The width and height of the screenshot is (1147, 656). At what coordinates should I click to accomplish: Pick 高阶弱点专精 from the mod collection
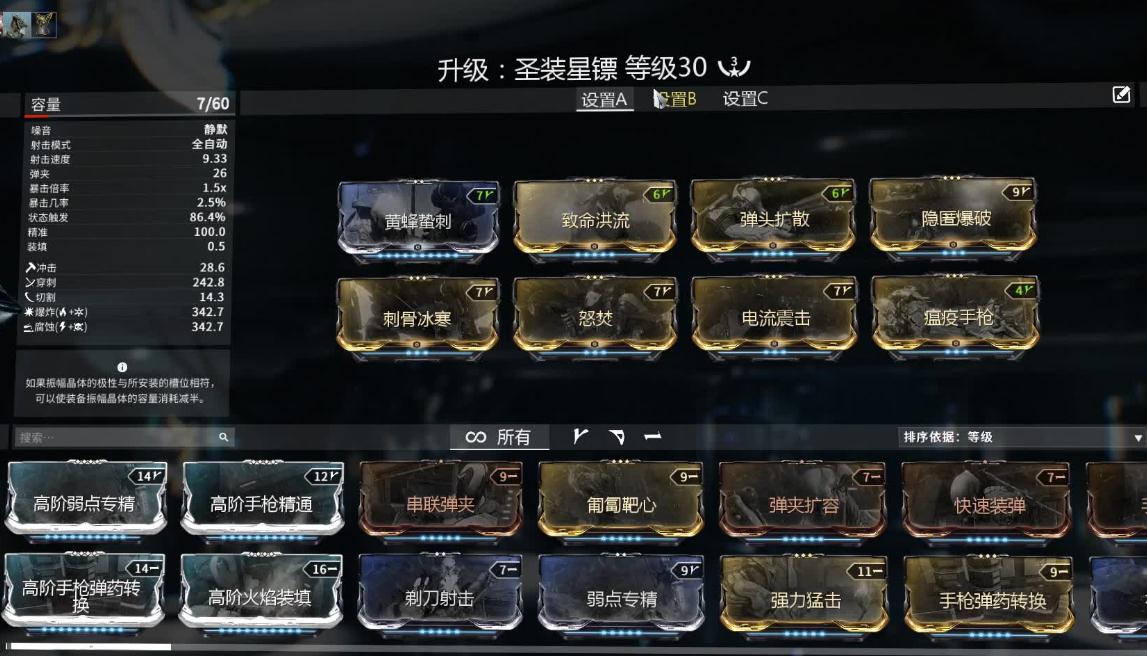pyautogui.click(x=85, y=503)
